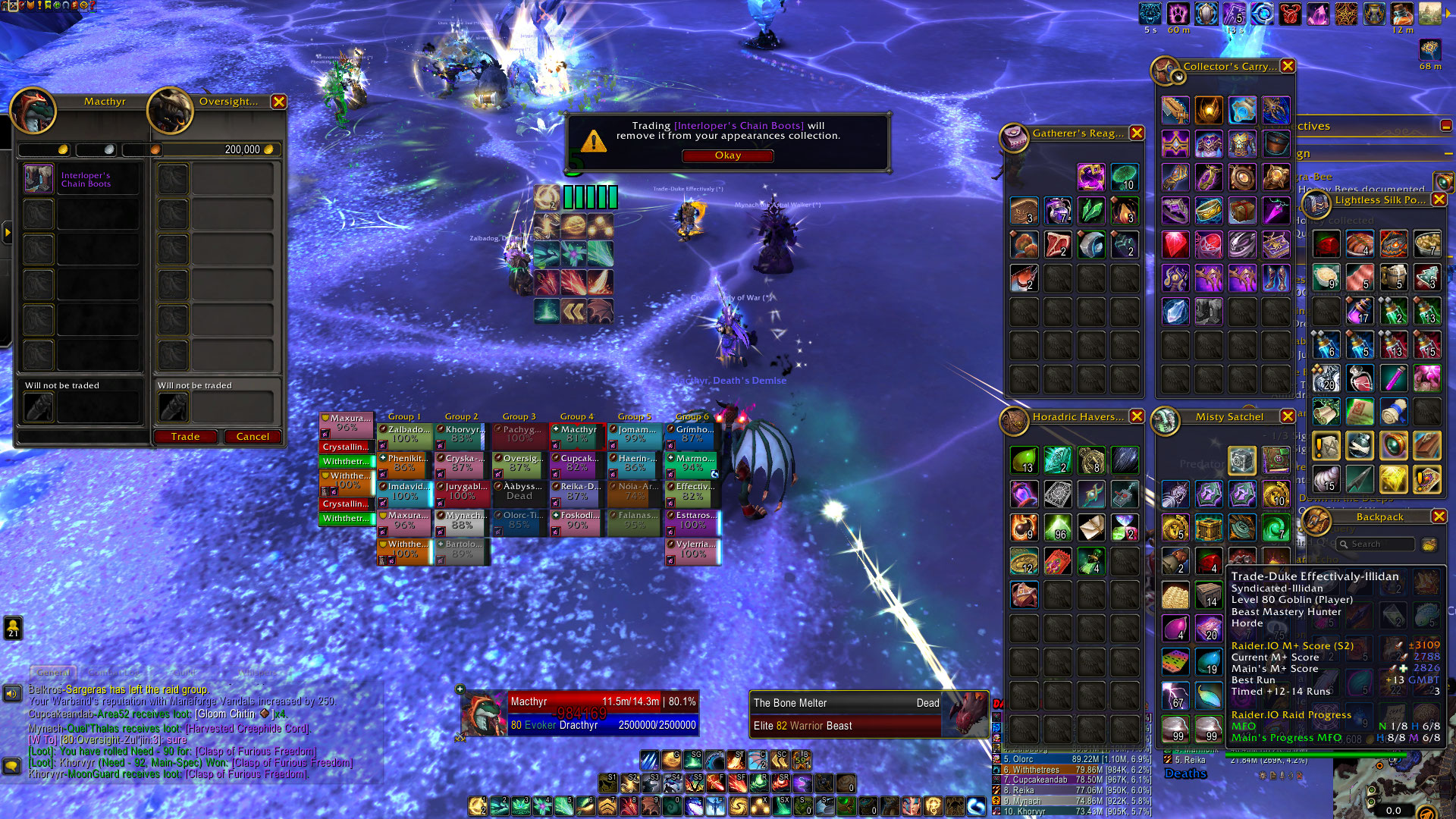Confirm the trade with the Trade button
The height and width of the screenshot is (819, 1456).
click(x=185, y=437)
